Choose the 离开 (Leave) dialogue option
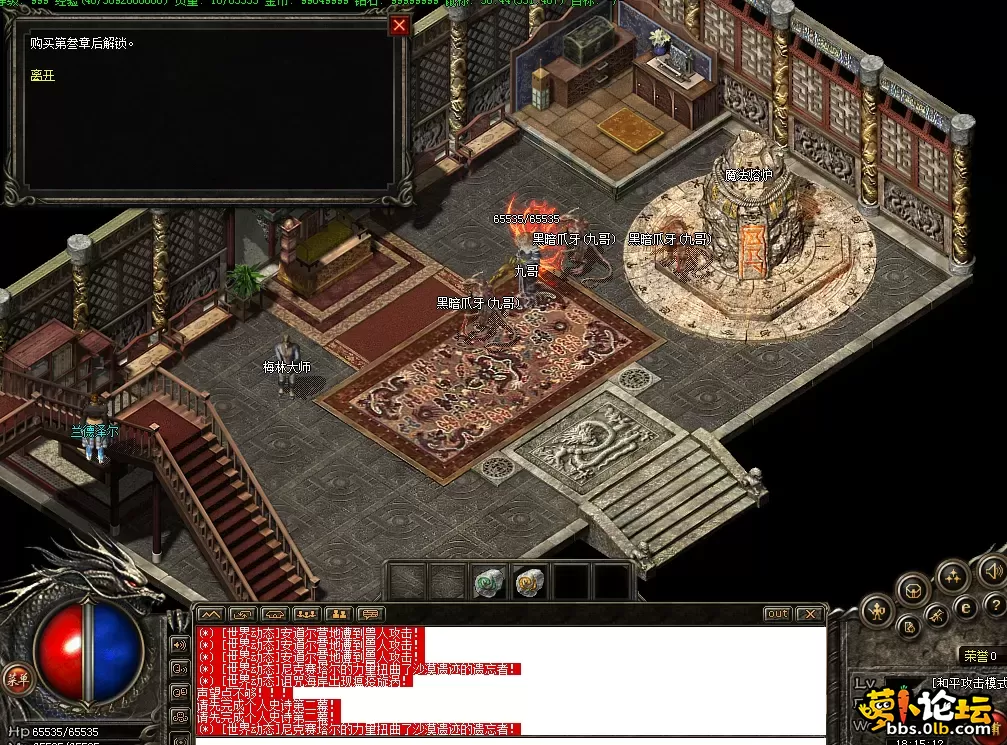 (42, 75)
